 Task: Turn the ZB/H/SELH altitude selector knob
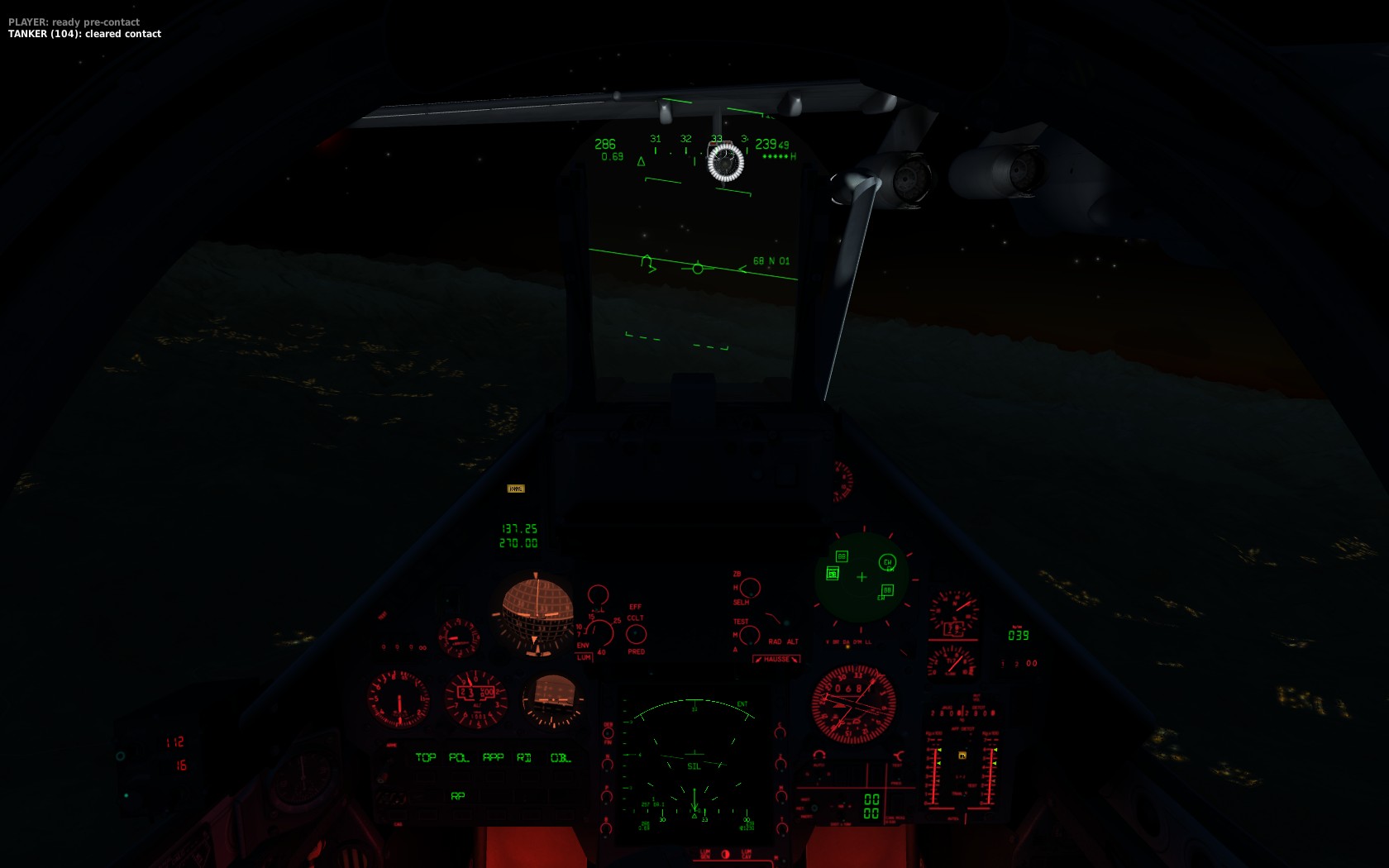point(750,588)
